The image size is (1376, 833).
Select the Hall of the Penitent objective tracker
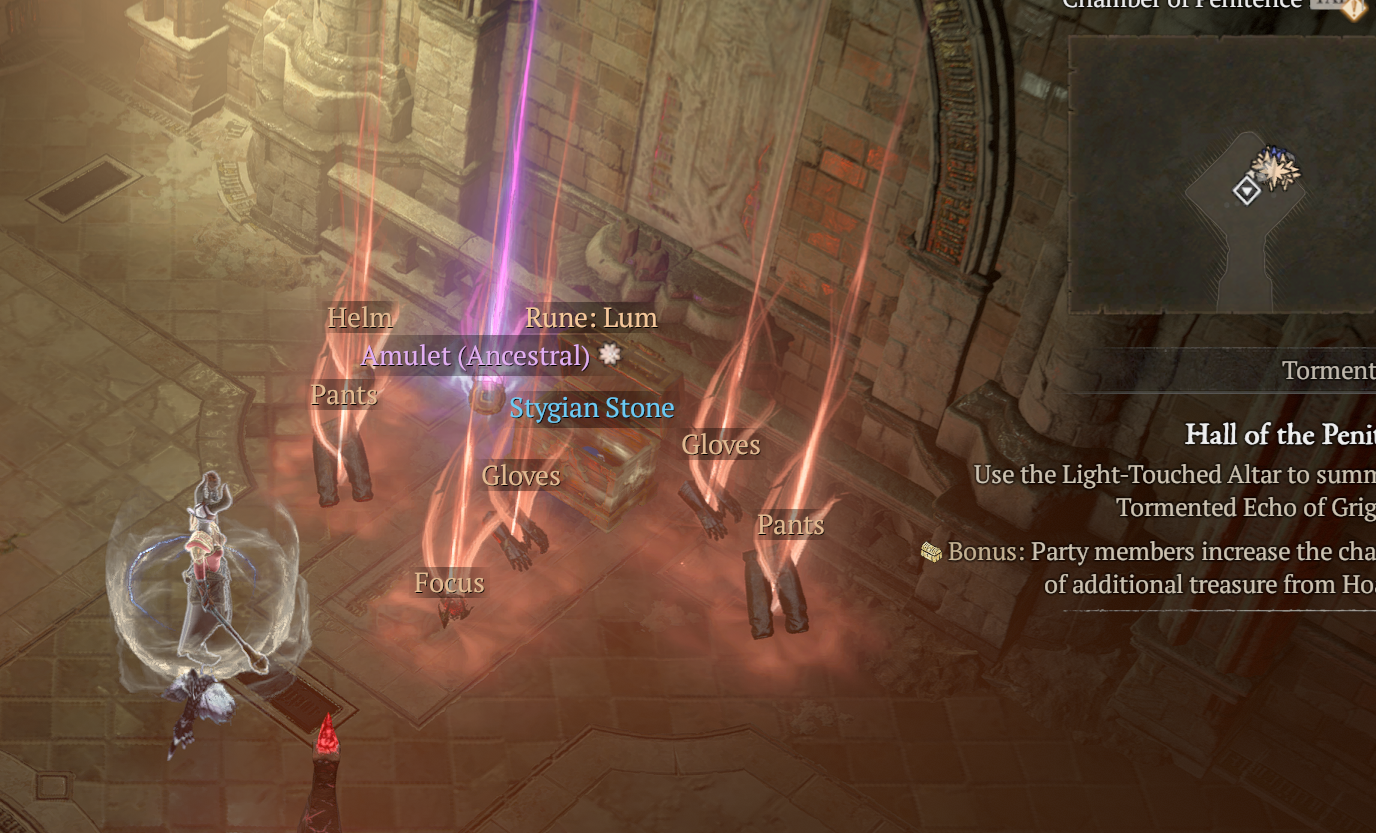click(x=1279, y=435)
